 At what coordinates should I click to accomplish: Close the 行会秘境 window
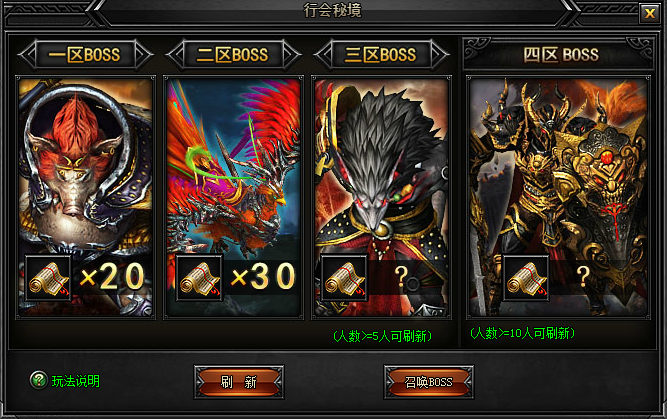(x=648, y=13)
